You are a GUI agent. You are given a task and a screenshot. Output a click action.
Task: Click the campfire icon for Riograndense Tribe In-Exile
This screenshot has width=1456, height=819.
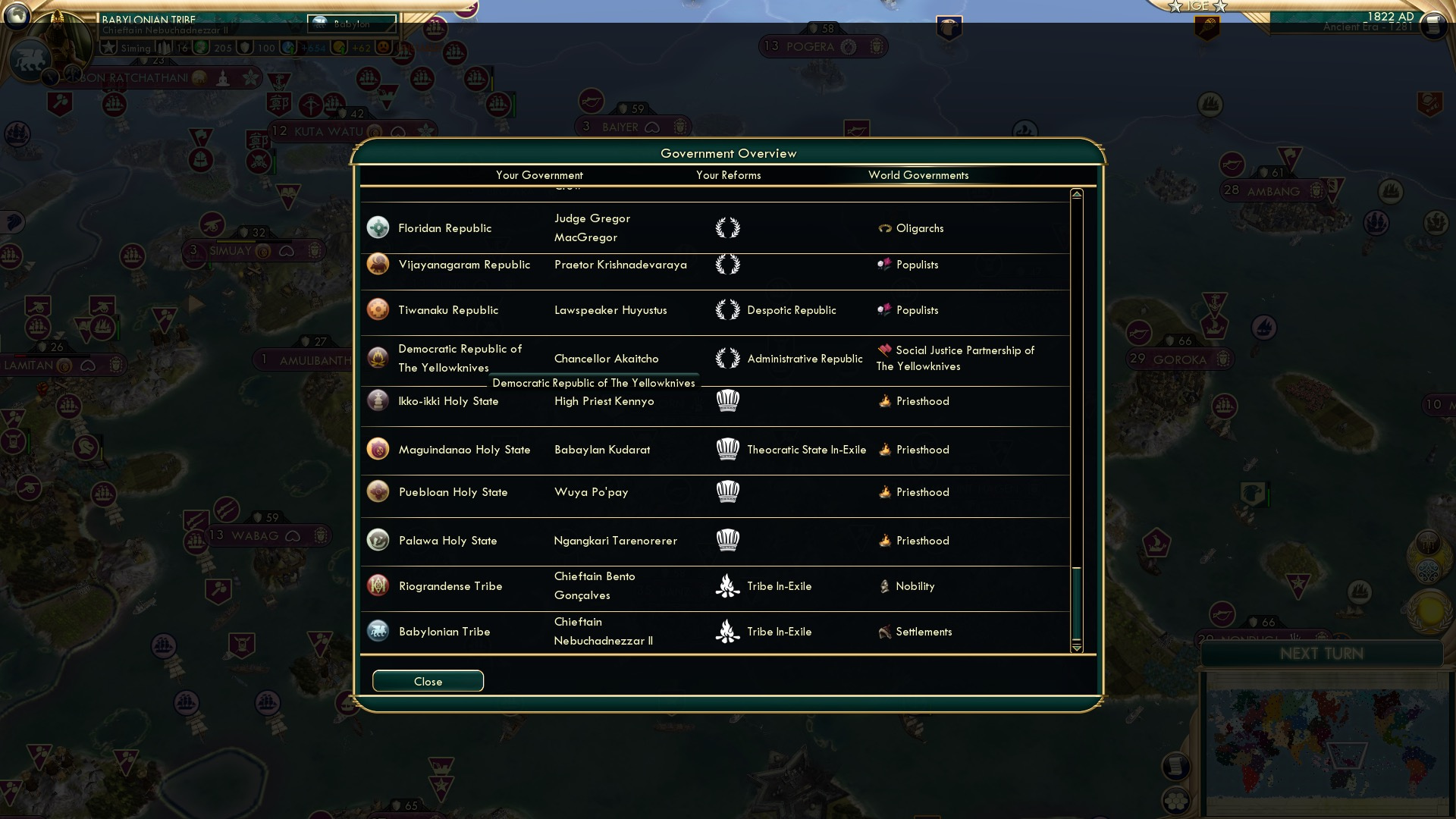coord(728,585)
